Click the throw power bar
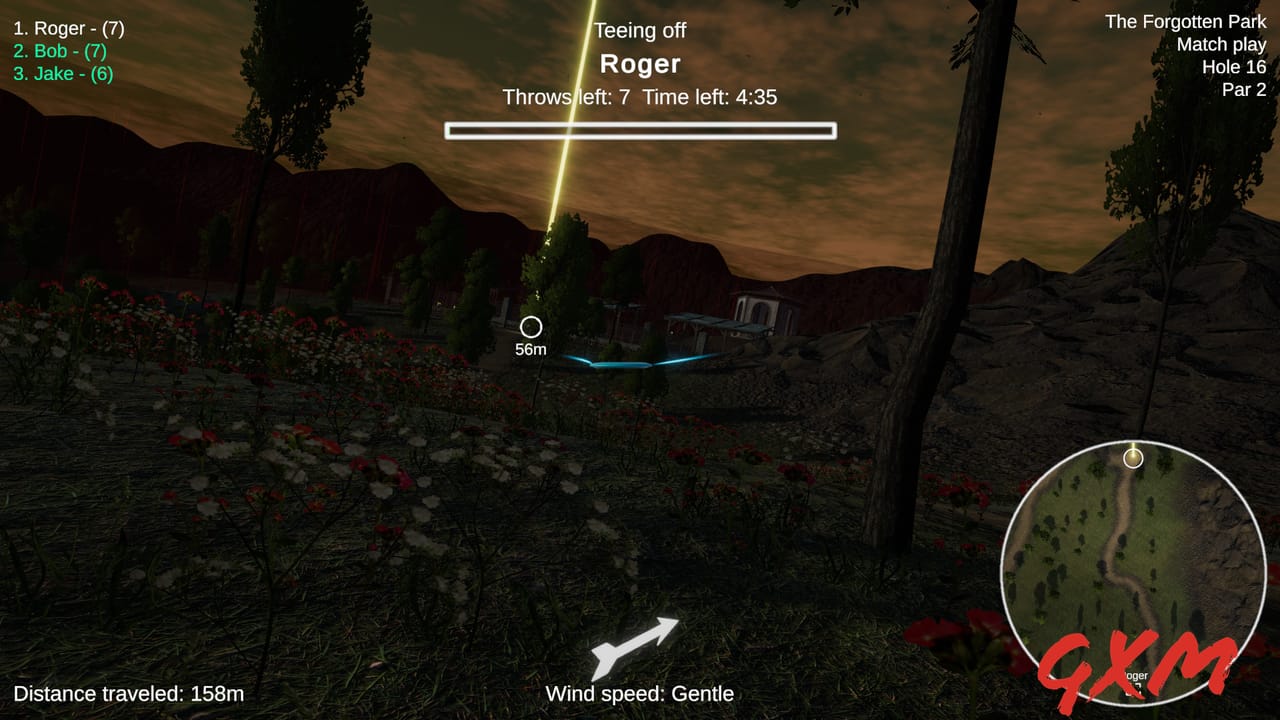1280x720 pixels. [x=640, y=129]
